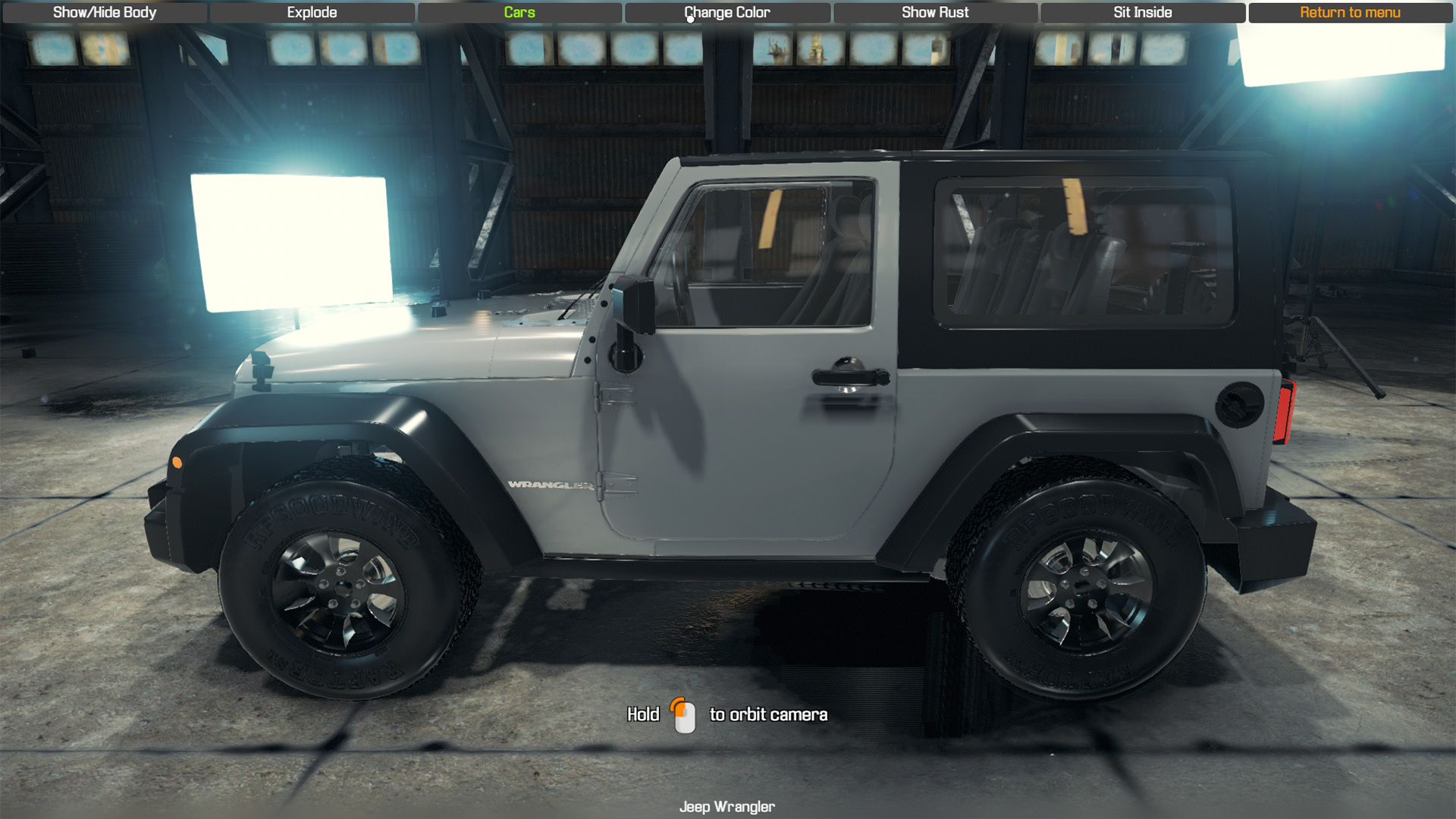
Task: Click the Explode button
Action: point(311,12)
